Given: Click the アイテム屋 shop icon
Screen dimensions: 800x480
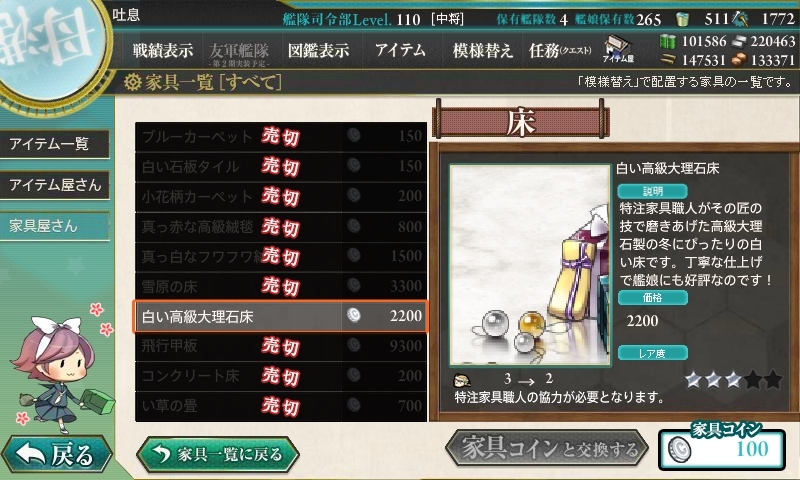Looking at the screenshot, I should tap(621, 49).
